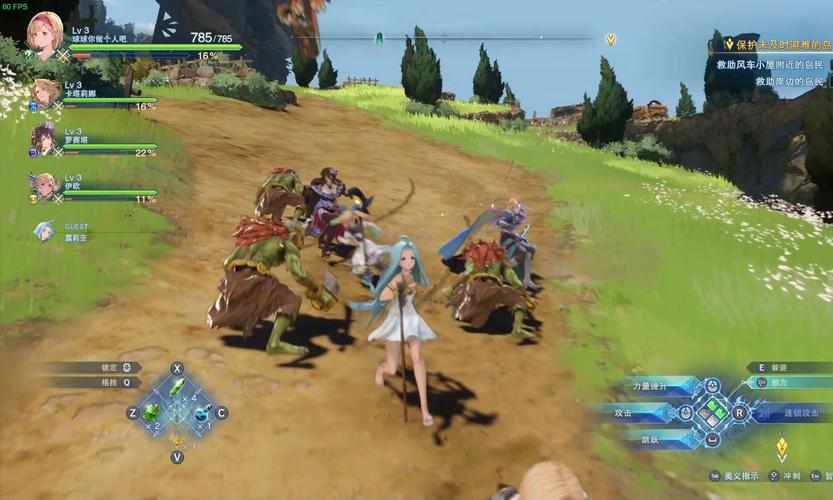This screenshot has height=500, width=833.
Task: Click the skill diamond centre icon
Action: pyautogui.click(x=712, y=411)
